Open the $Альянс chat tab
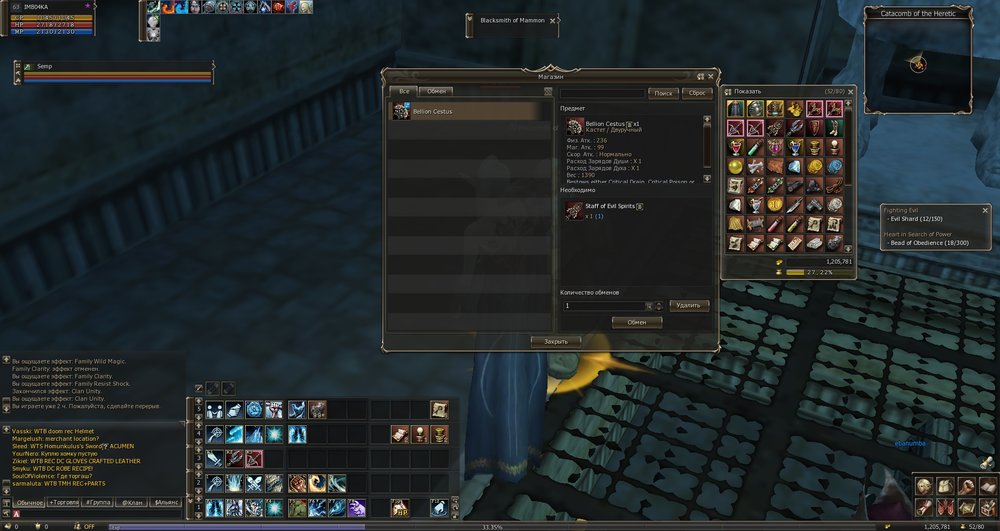 166,501
